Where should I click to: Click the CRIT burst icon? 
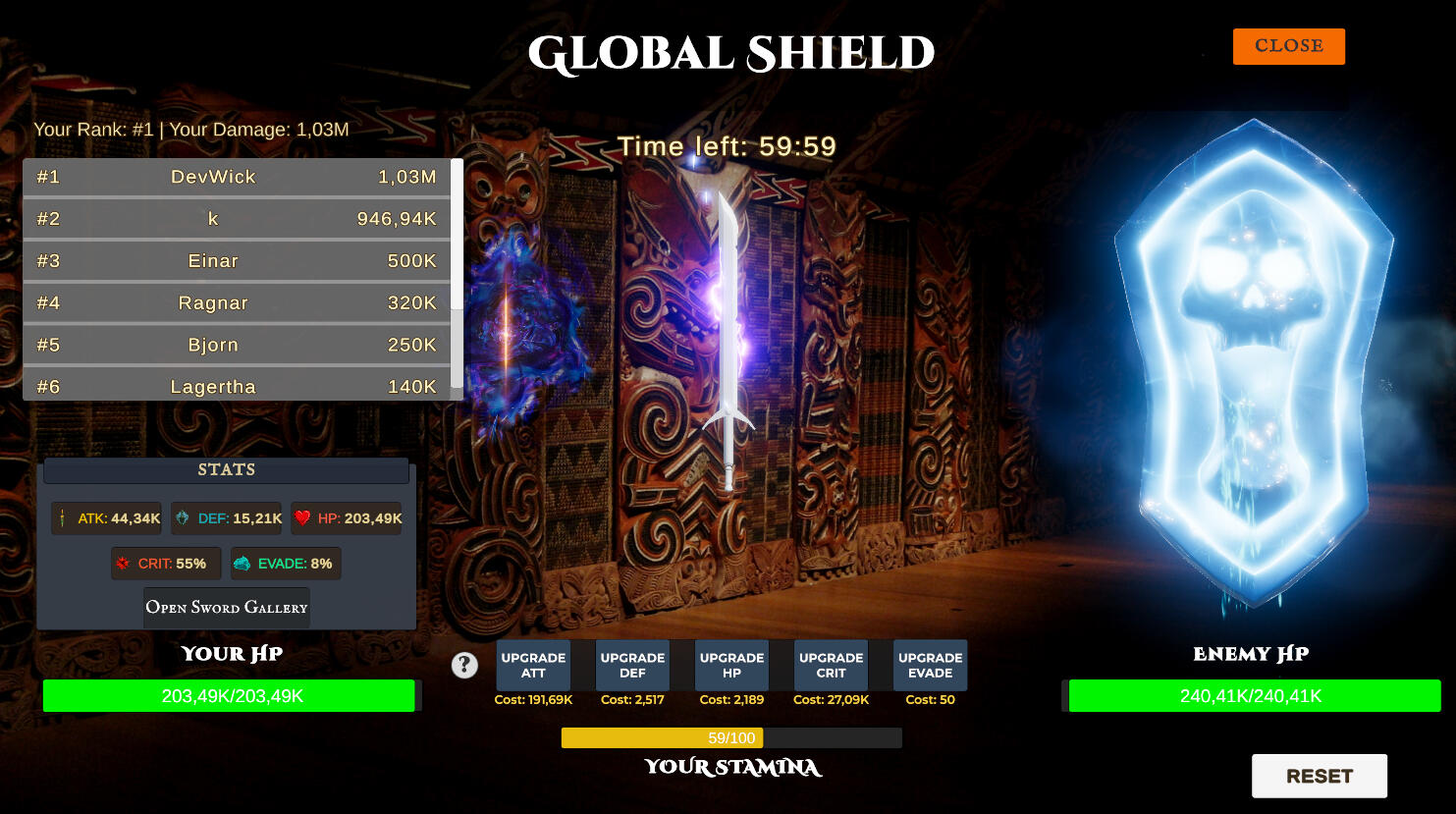122,563
